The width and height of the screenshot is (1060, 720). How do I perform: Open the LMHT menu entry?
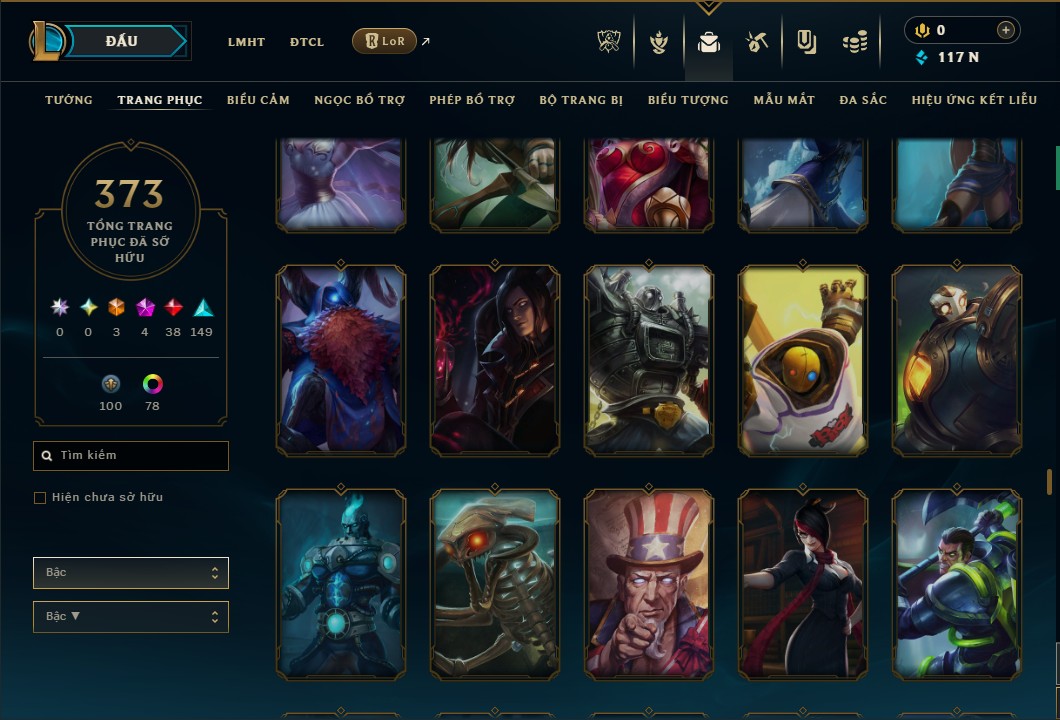(246, 42)
